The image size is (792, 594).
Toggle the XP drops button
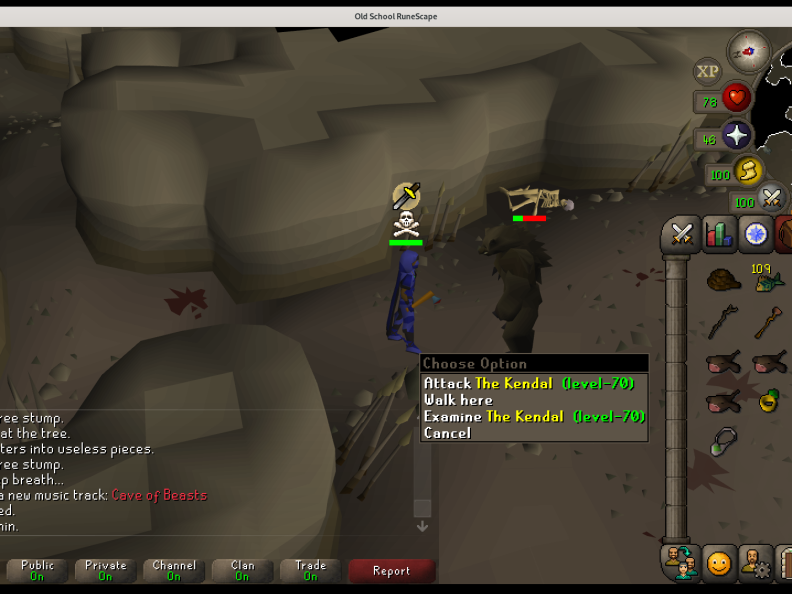point(708,71)
